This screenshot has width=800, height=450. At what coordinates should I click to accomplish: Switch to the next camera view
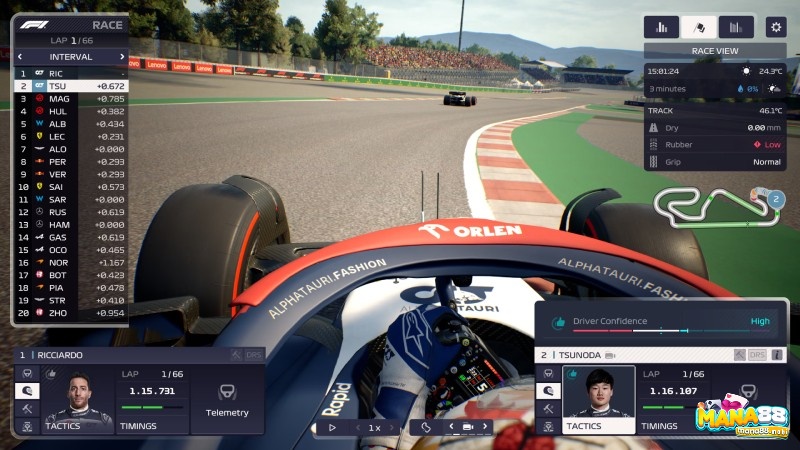[485, 427]
